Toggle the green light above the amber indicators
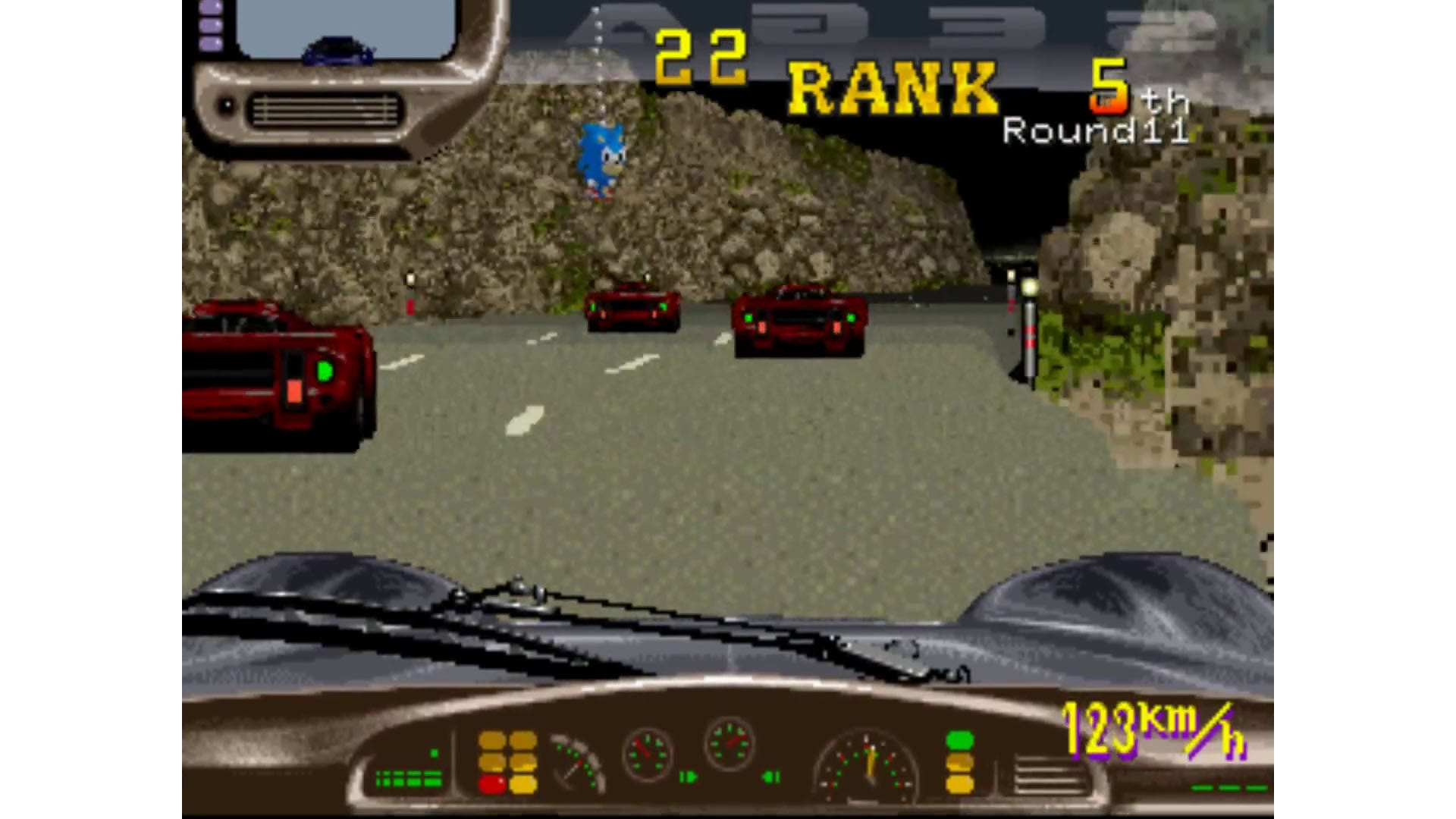Viewport: 1456px width, 819px height. (x=959, y=740)
